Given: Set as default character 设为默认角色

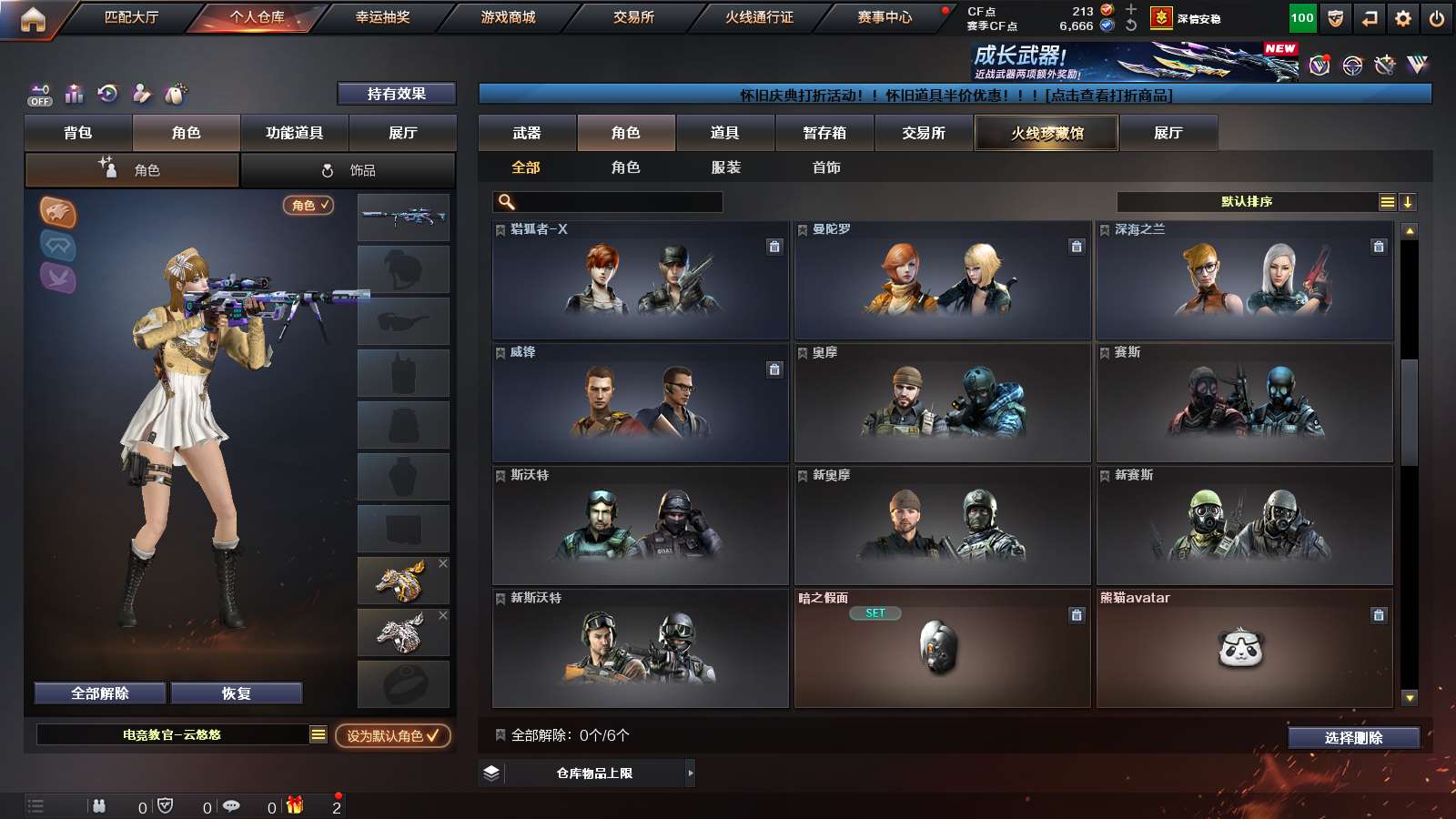Looking at the screenshot, I should pyautogui.click(x=392, y=735).
